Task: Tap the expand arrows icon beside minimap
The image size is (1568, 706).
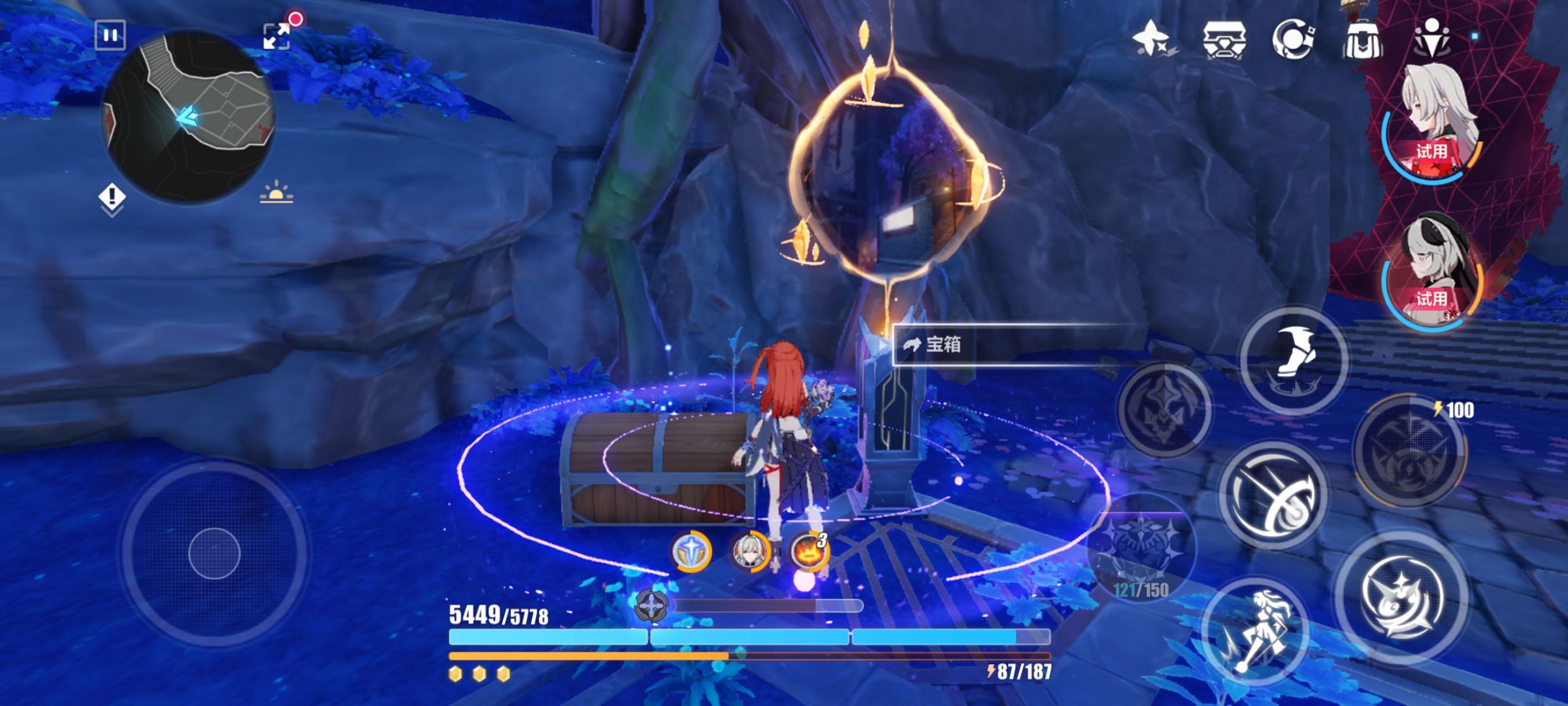Action: [x=276, y=36]
